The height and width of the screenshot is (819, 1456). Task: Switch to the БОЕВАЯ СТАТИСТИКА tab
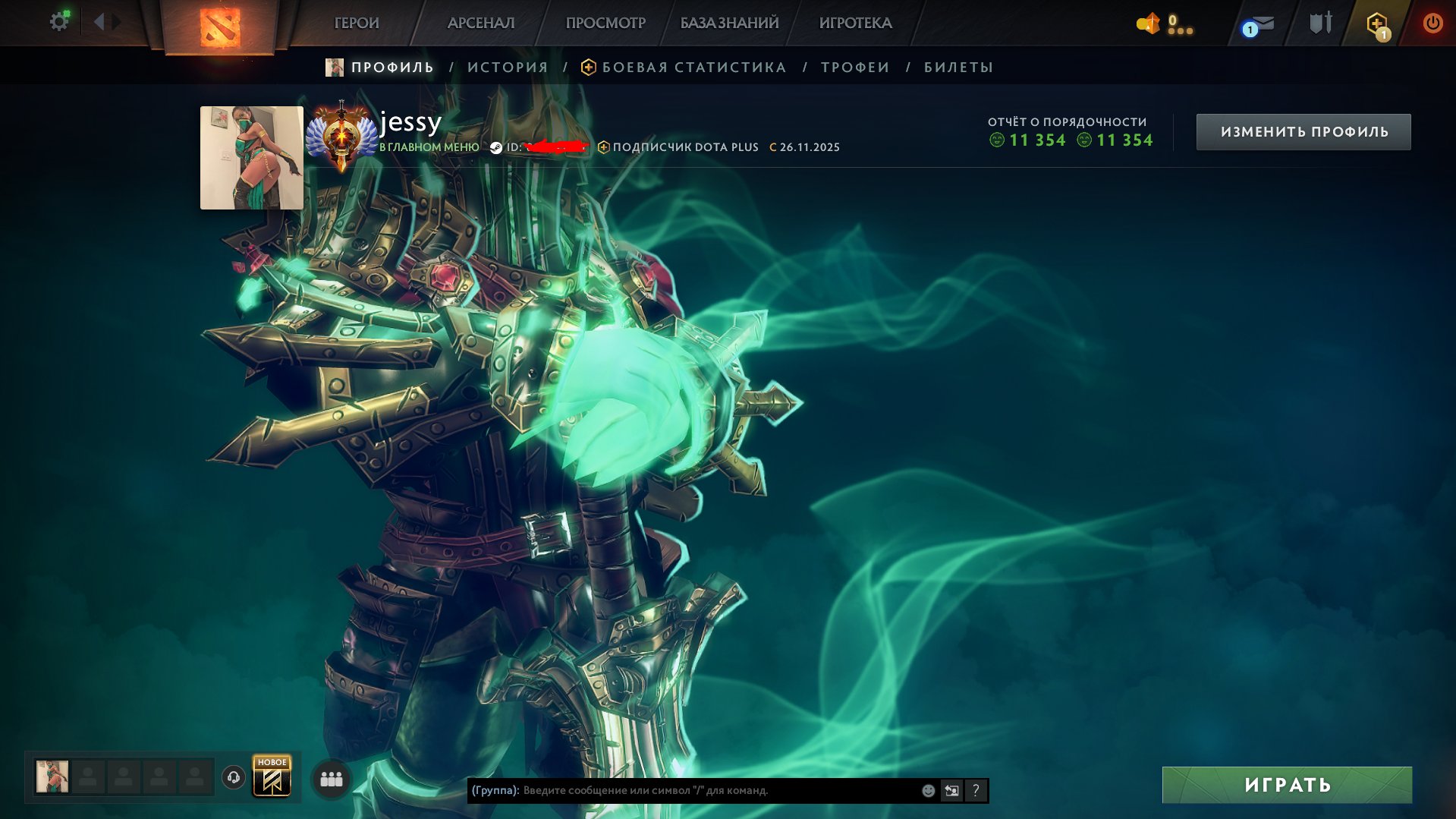[x=692, y=67]
